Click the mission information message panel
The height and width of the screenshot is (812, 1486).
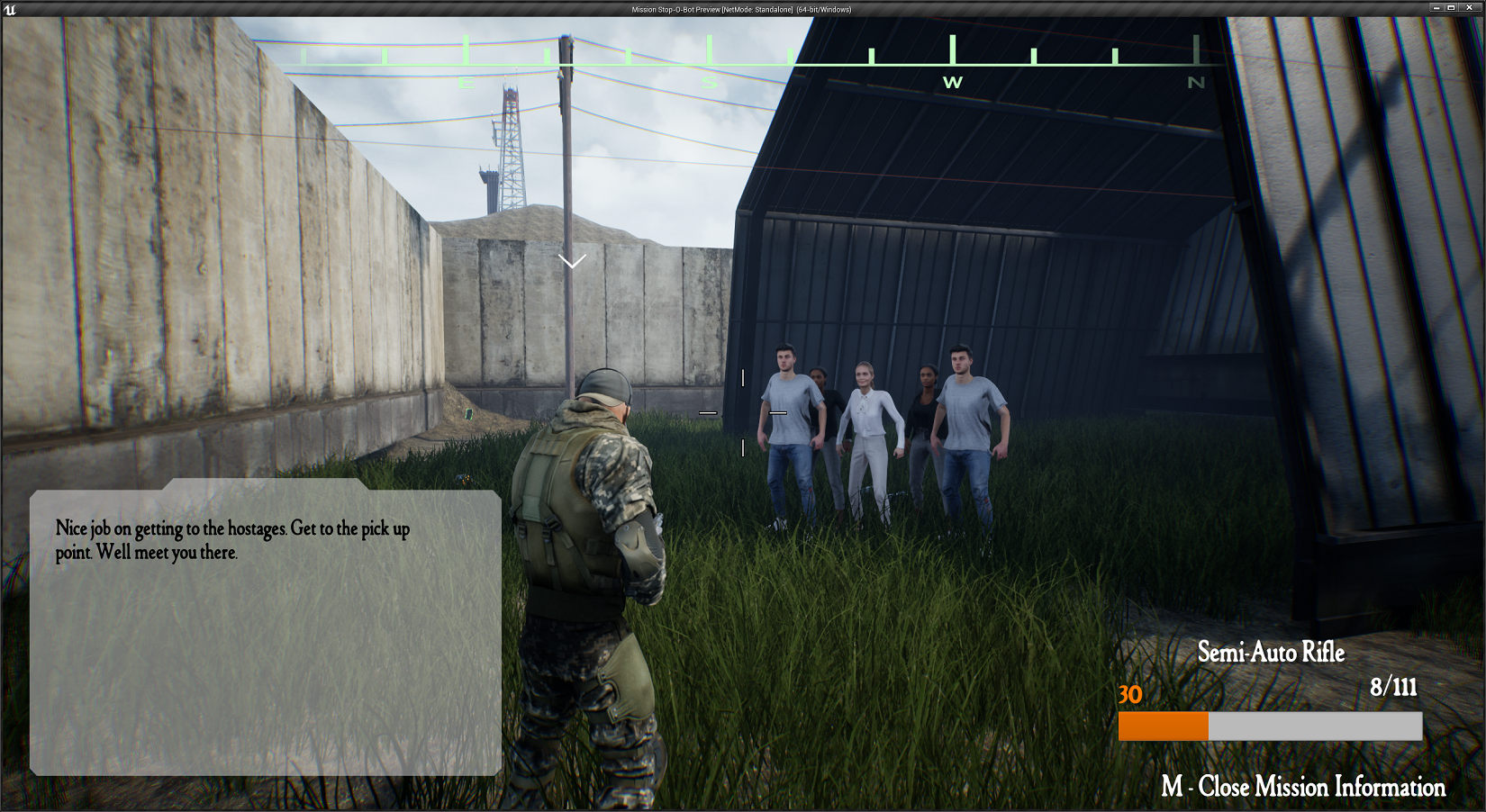coord(266,630)
